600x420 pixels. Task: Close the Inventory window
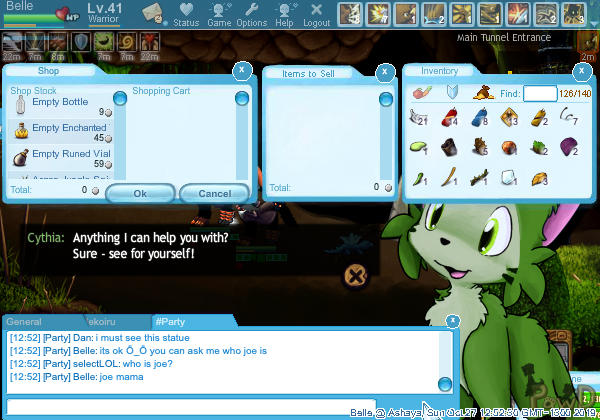coord(582,71)
